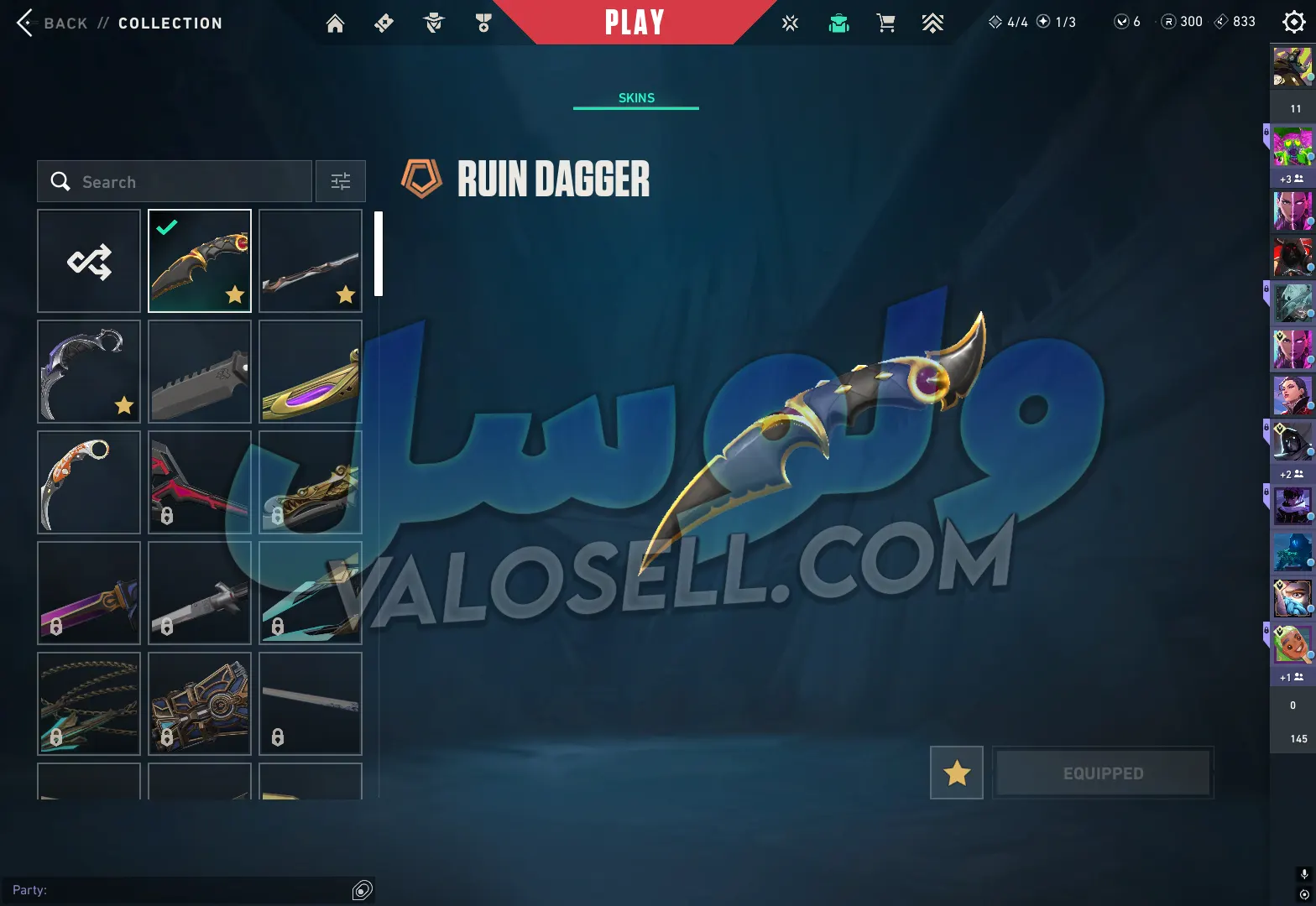
Task: Open the Agents screen
Action: [434, 23]
